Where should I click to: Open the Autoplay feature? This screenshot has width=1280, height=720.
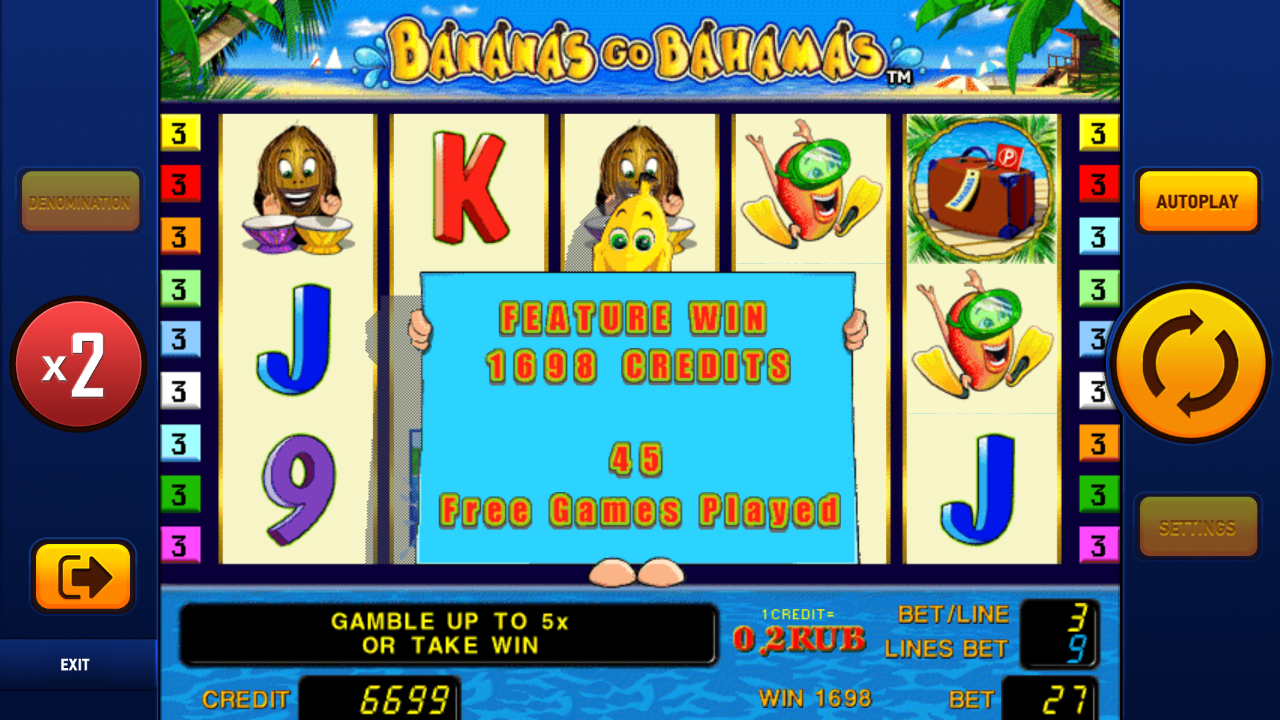coord(1197,200)
